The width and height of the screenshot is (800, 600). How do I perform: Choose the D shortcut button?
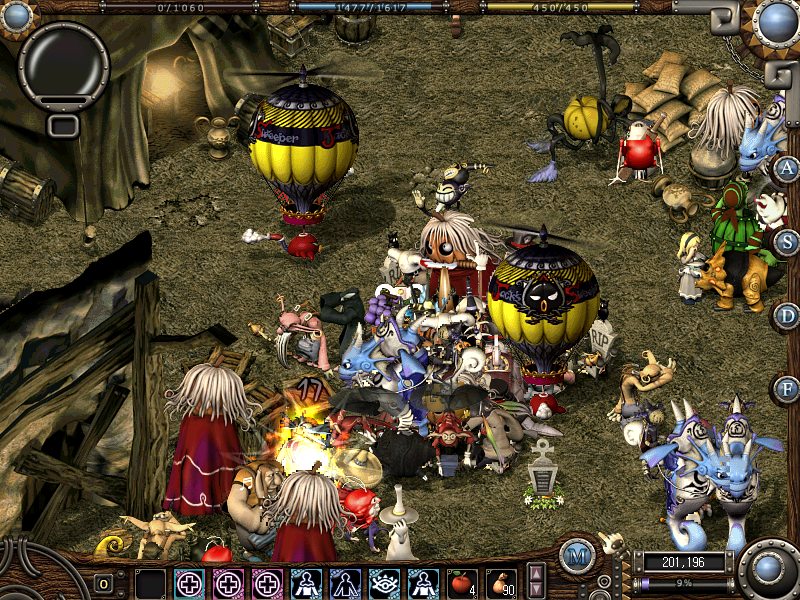point(787,316)
